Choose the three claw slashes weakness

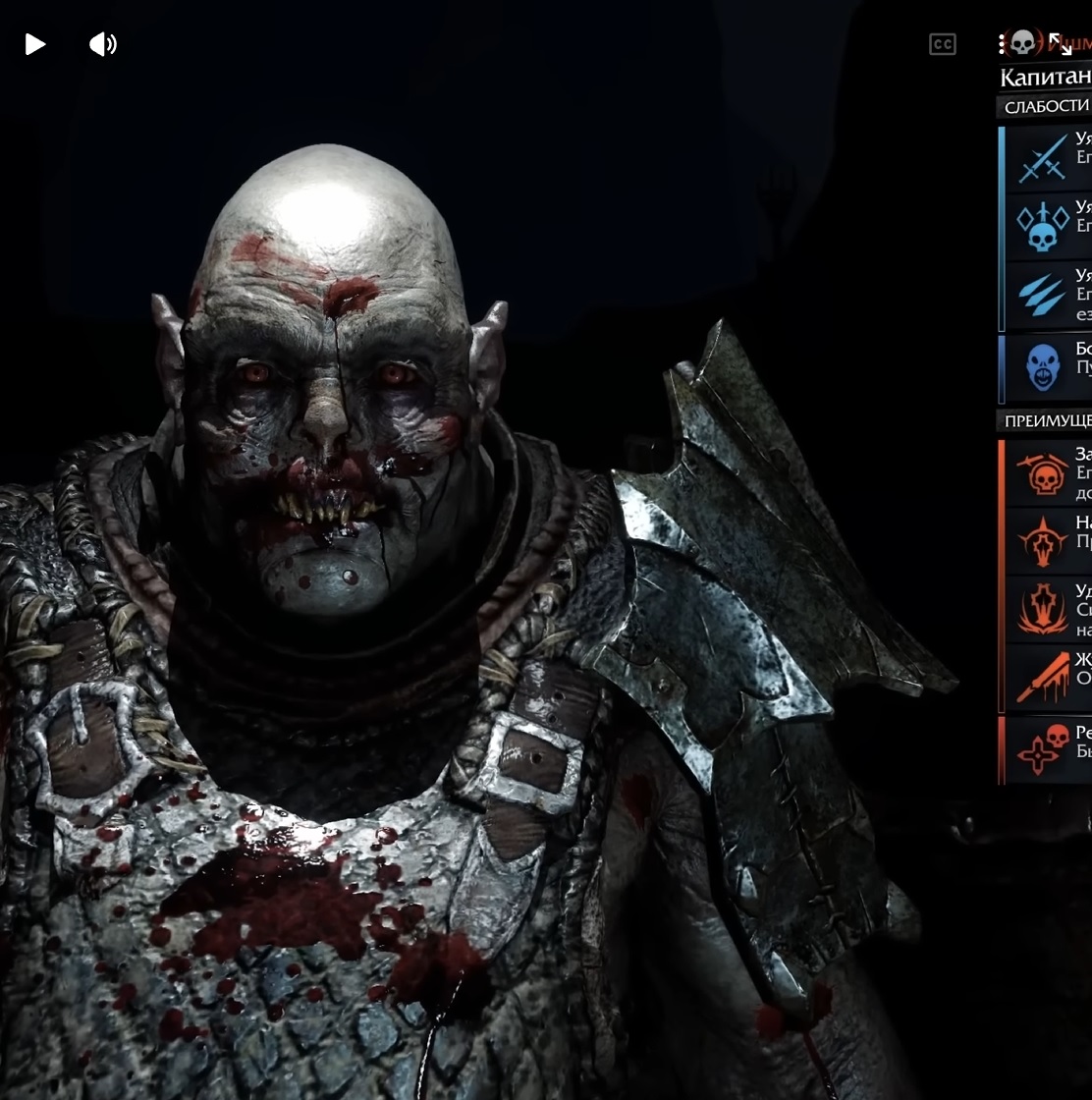[x=1043, y=295]
